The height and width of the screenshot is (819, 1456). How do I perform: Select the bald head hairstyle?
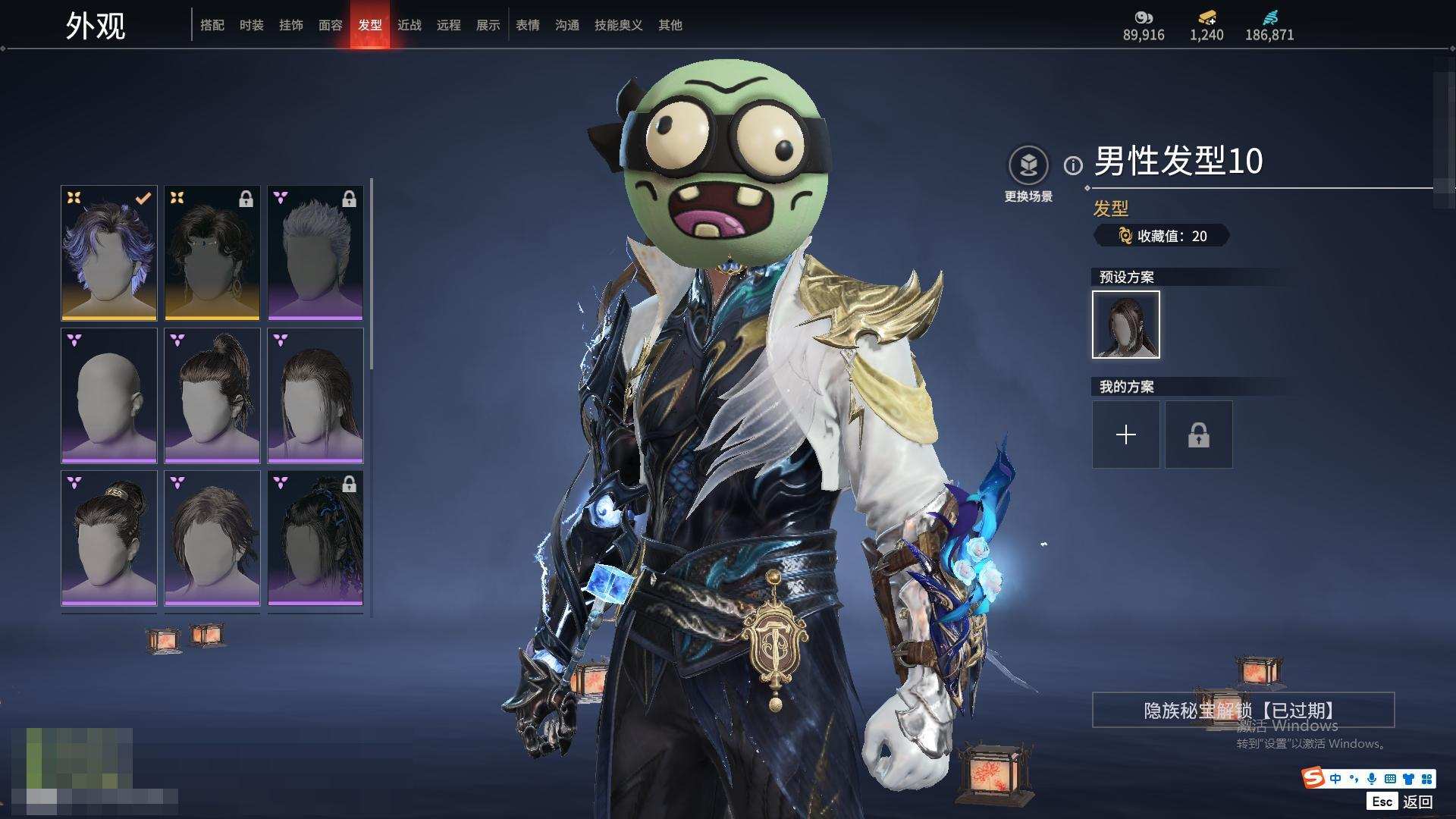(109, 396)
